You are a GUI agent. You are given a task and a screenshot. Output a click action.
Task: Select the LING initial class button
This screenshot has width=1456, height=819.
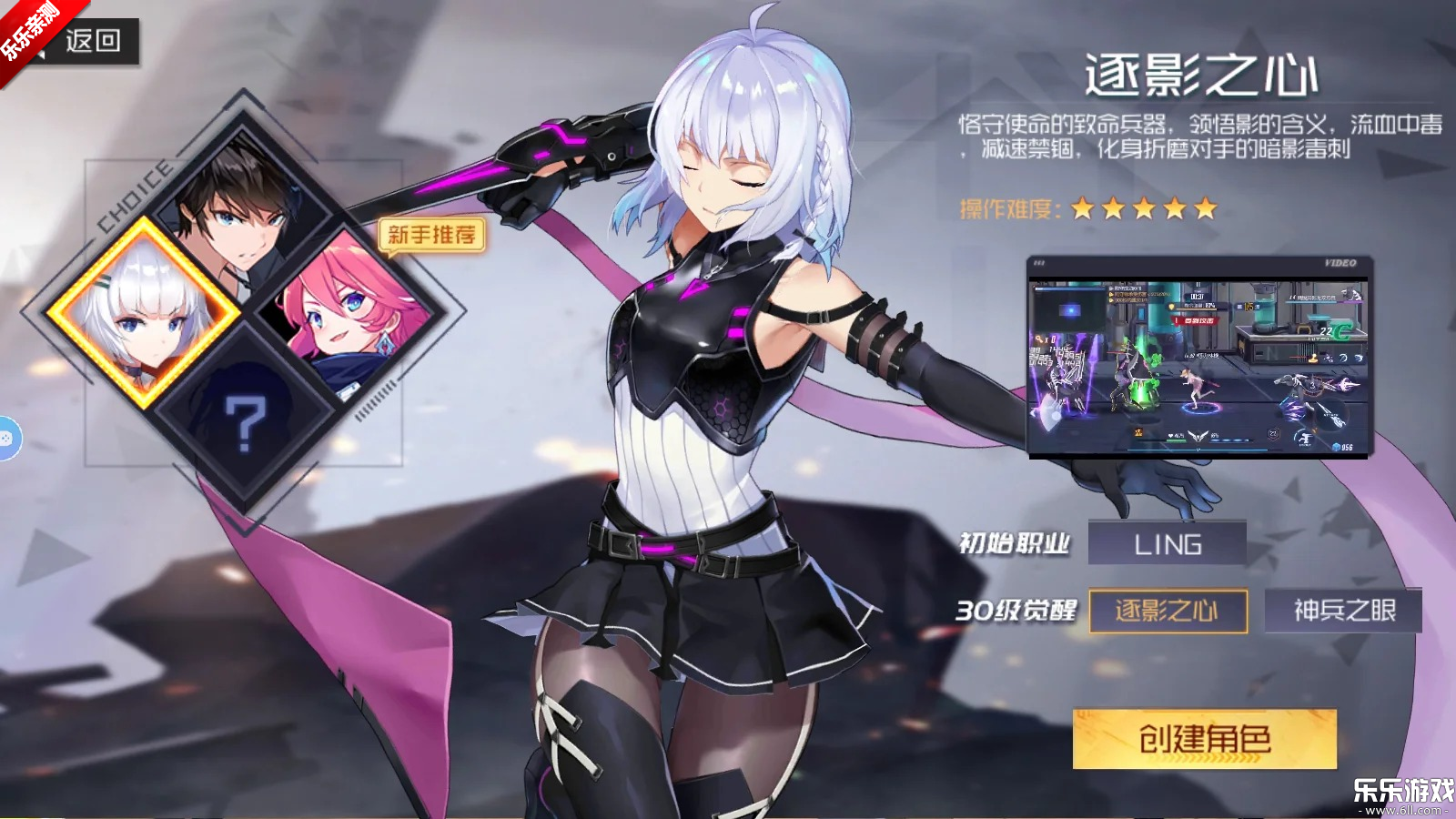(1168, 544)
